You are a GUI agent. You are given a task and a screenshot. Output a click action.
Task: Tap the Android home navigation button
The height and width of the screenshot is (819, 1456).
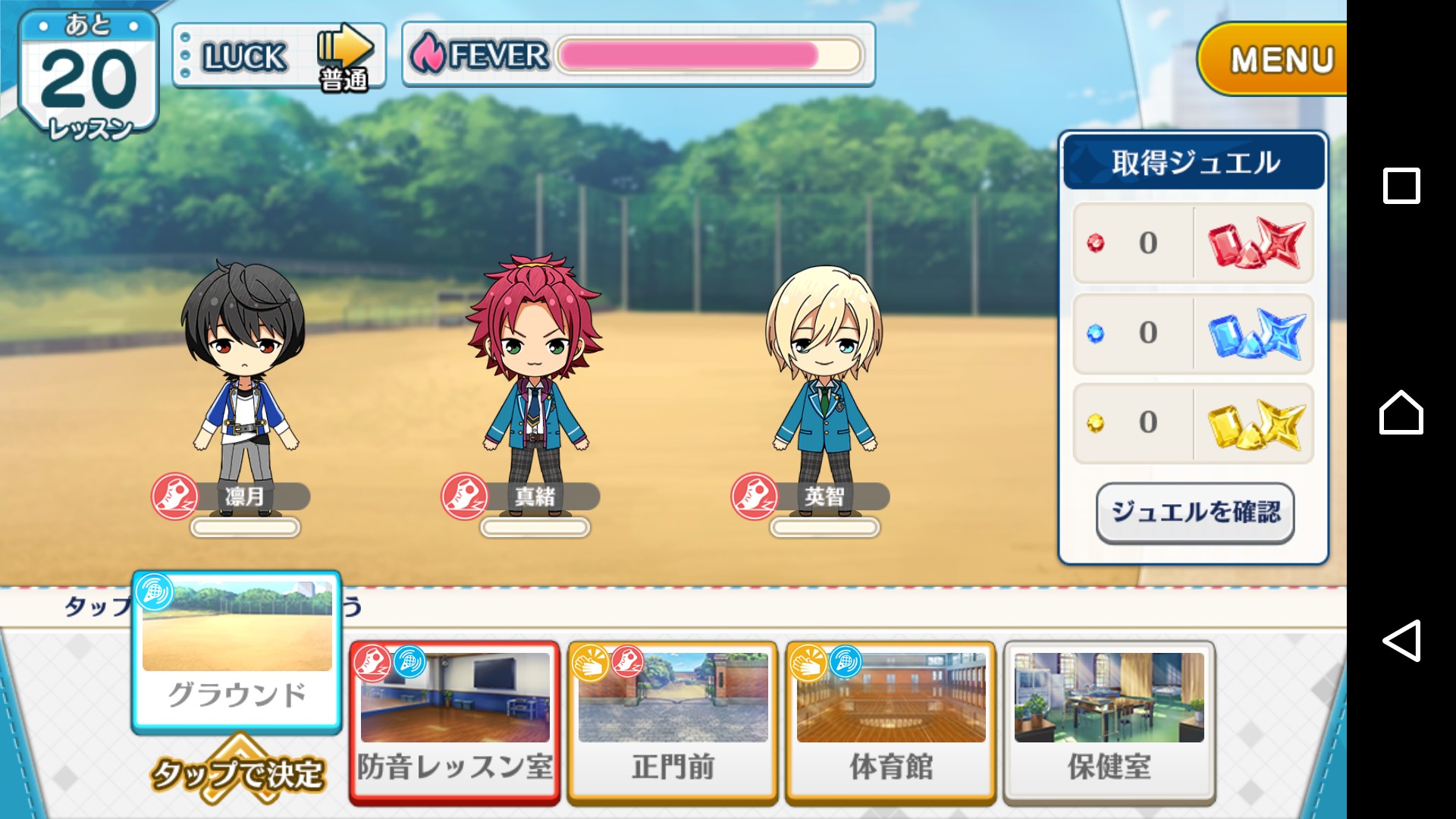(x=1401, y=413)
